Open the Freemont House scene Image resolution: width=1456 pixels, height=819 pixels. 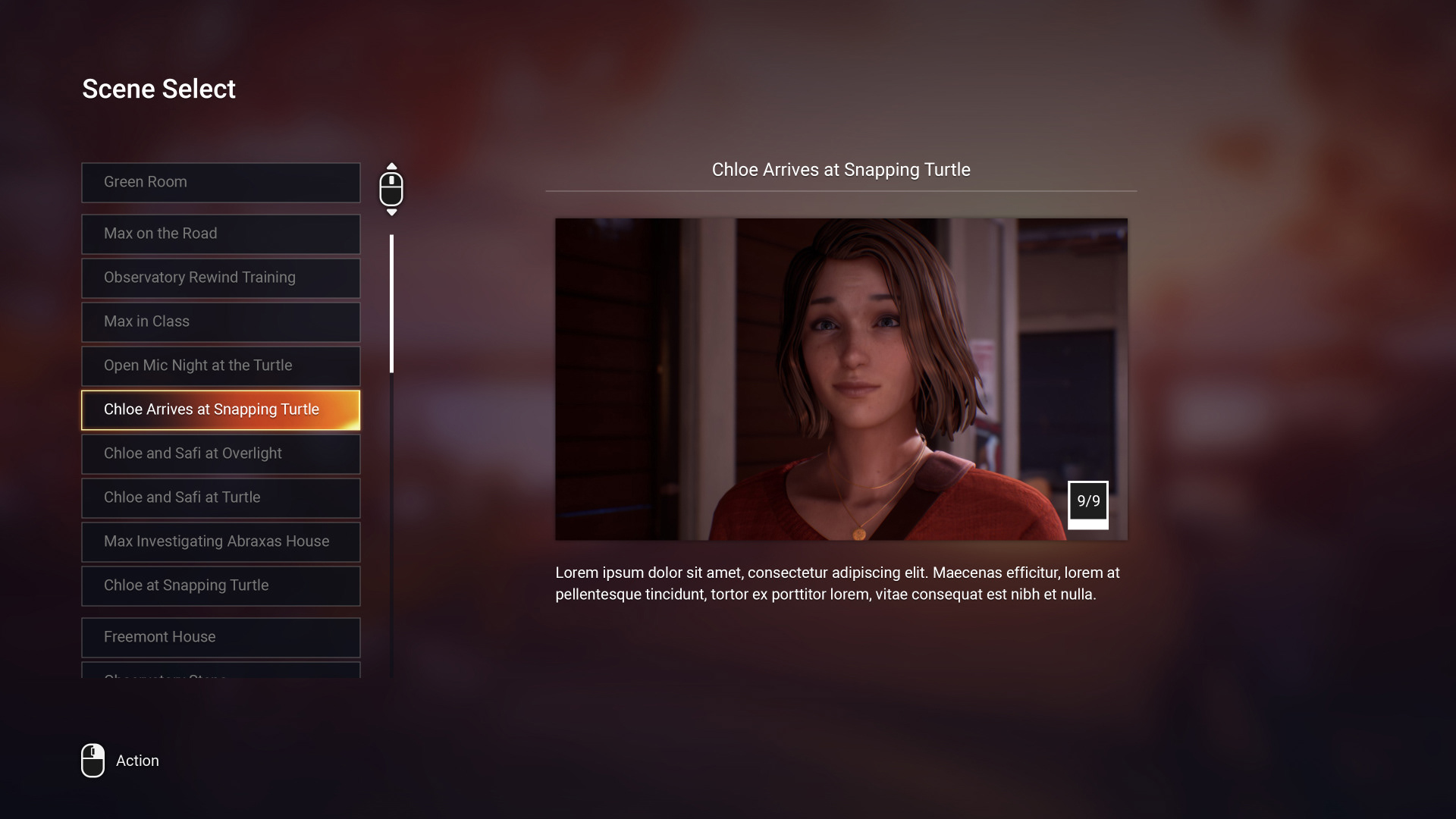(220, 637)
